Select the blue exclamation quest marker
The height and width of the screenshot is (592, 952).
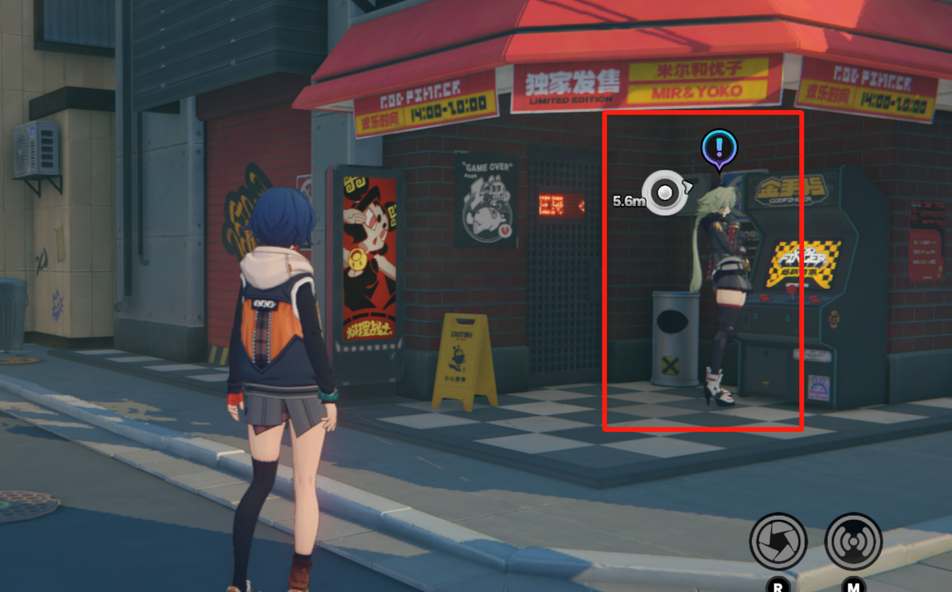tap(718, 149)
